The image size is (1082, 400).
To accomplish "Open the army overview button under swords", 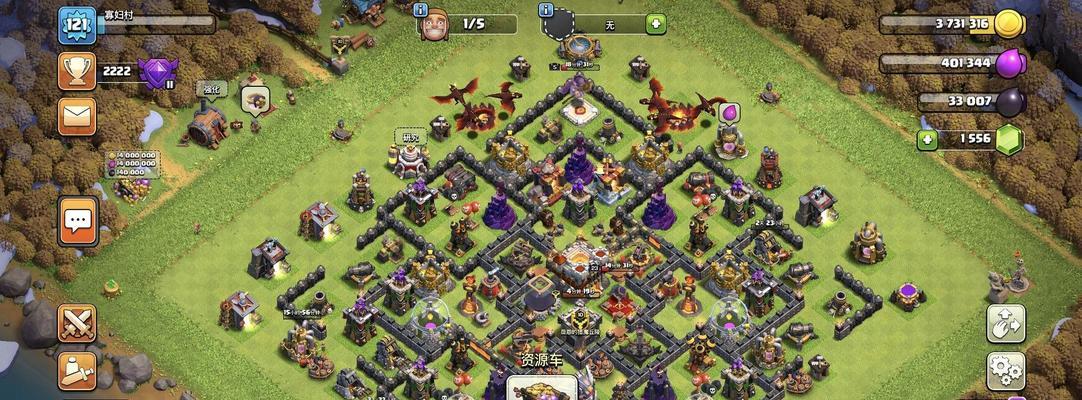I will (x=77, y=371).
